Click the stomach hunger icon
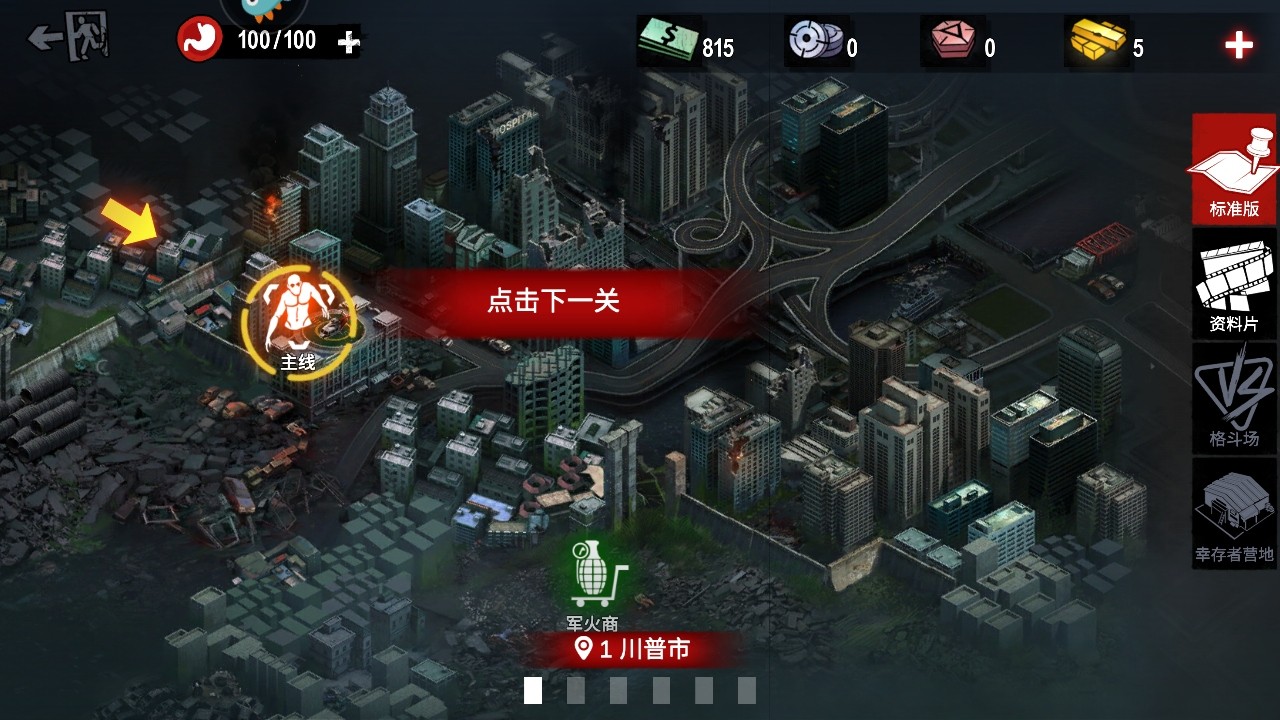Viewport: 1280px width, 720px height. click(x=200, y=41)
